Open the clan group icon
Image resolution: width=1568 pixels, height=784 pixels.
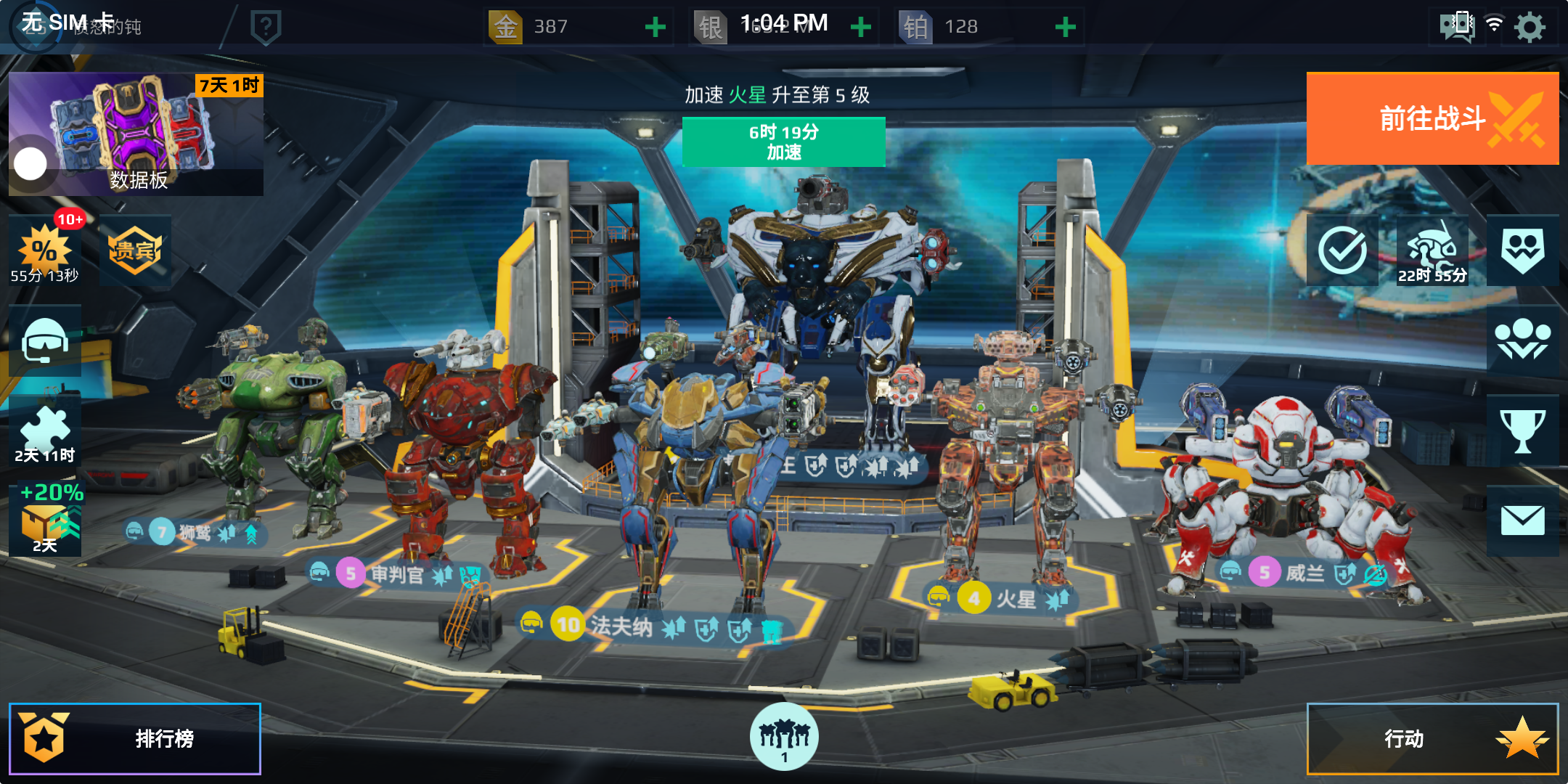(1522, 340)
